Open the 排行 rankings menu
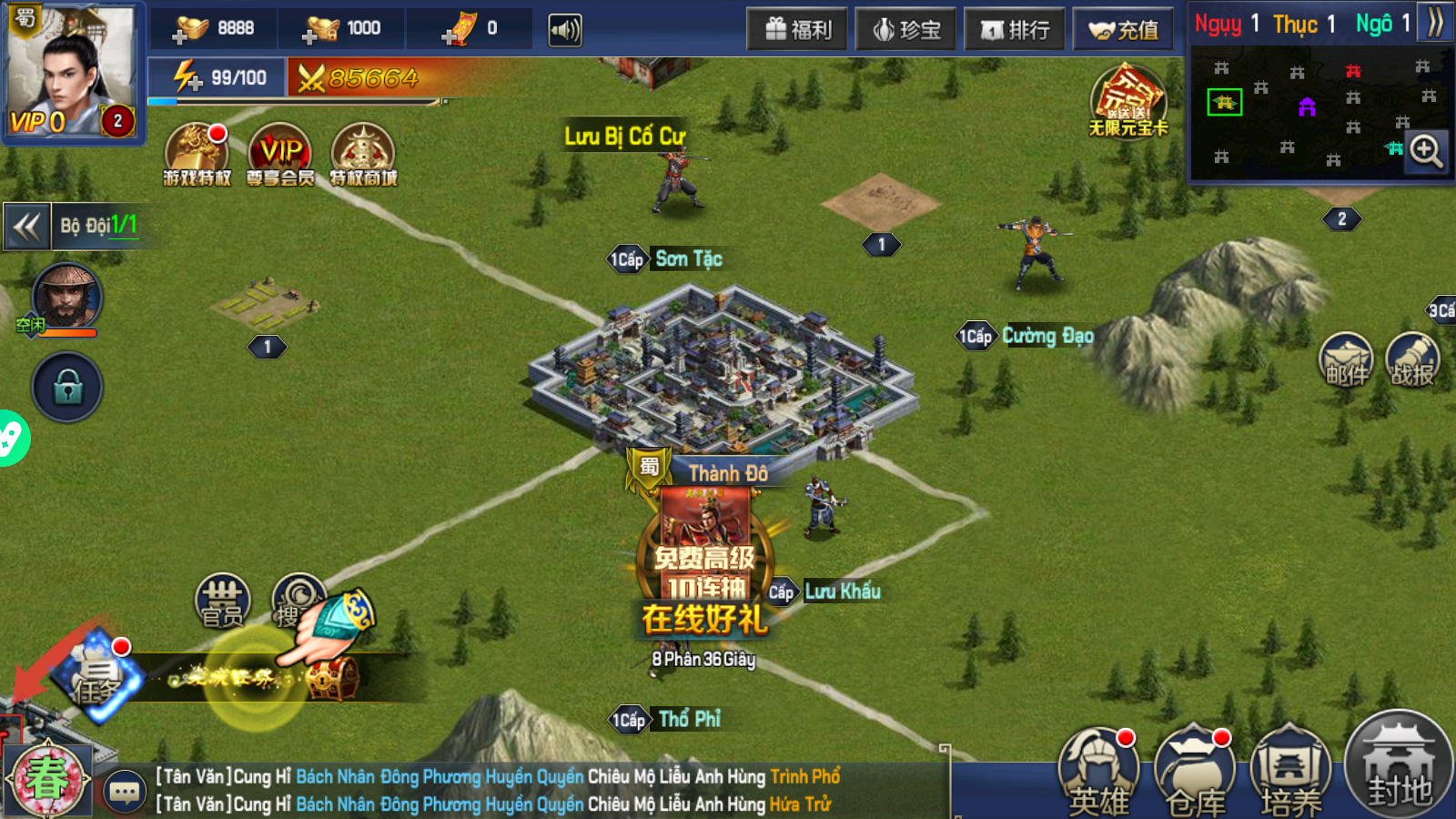This screenshot has height=819, width=1456. tap(1015, 28)
